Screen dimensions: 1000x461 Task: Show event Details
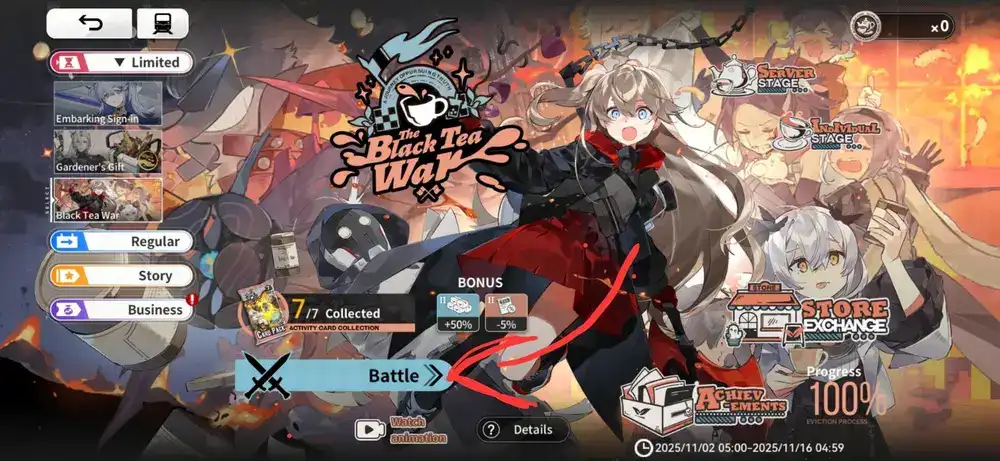(522, 430)
